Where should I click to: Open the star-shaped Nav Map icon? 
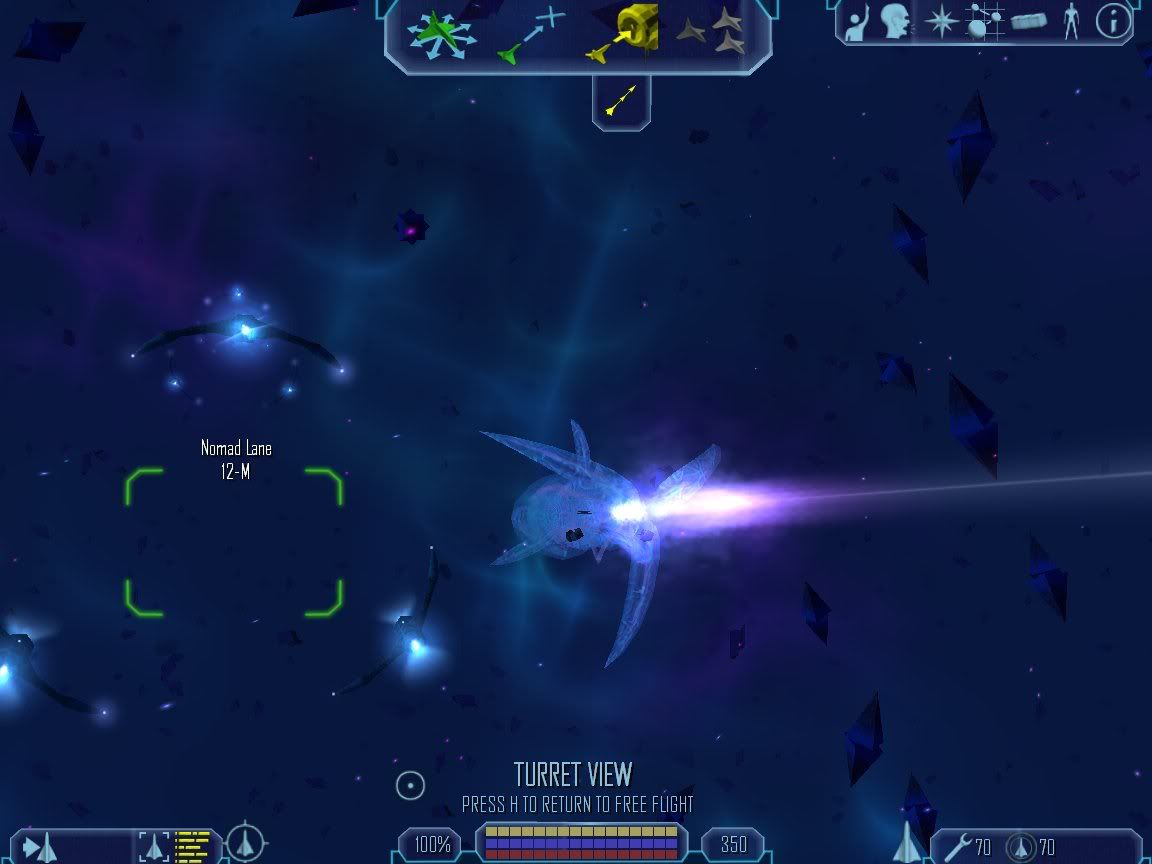click(941, 22)
